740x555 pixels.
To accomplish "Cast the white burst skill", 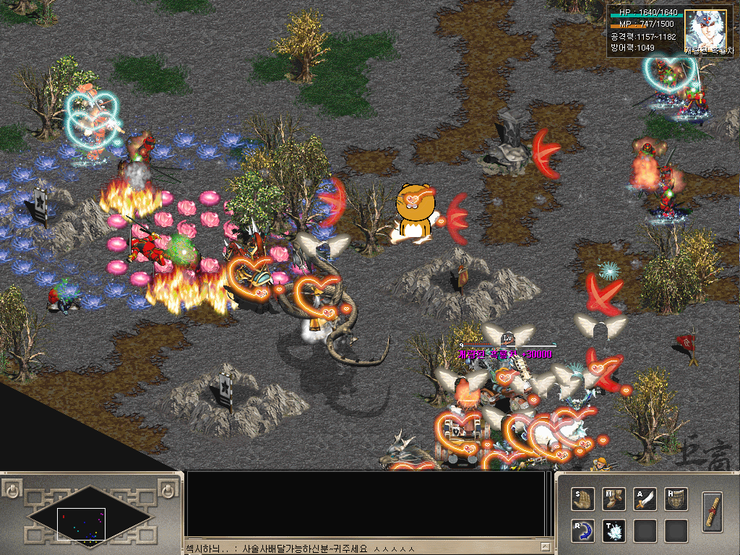I will 614,529.
